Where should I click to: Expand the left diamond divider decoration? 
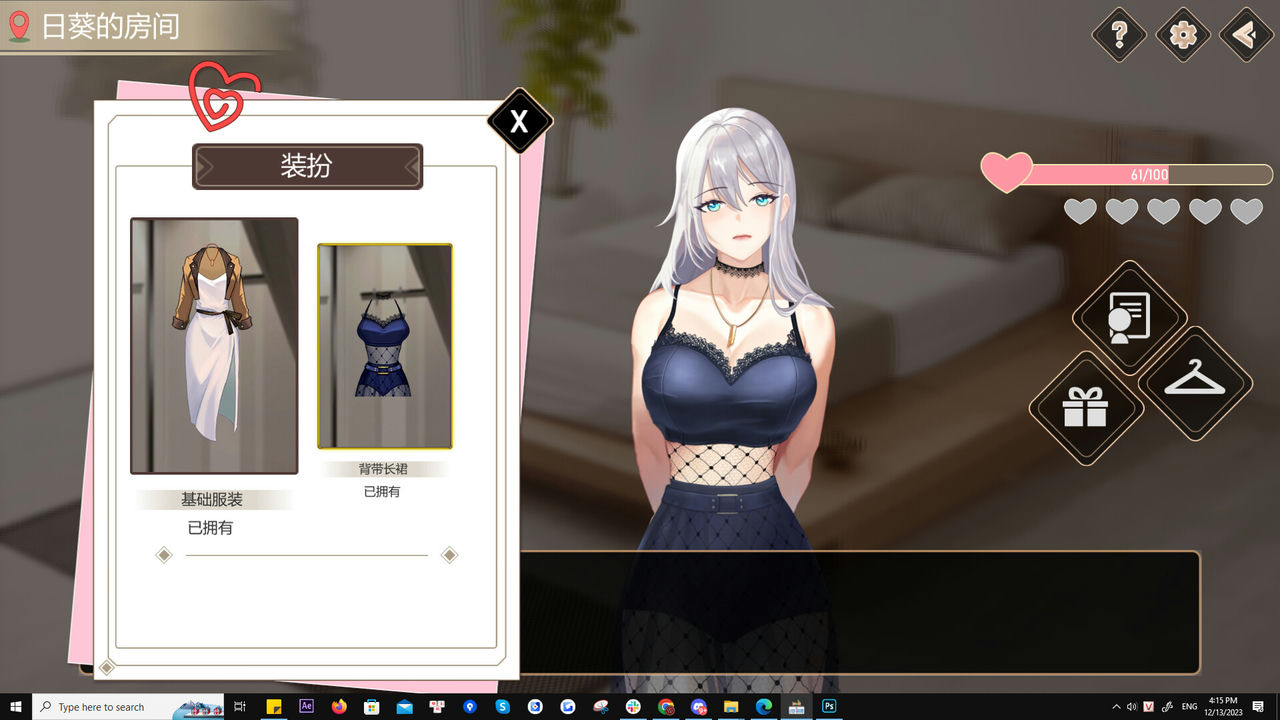(164, 554)
